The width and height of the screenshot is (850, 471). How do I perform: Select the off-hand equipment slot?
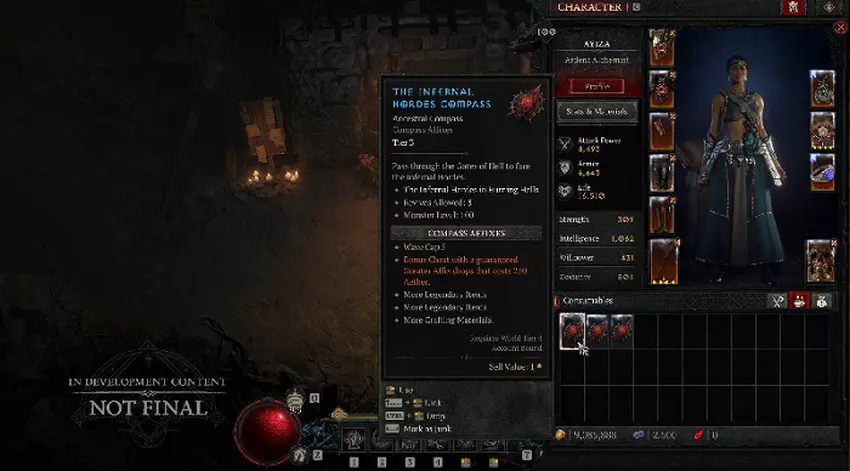[821, 259]
